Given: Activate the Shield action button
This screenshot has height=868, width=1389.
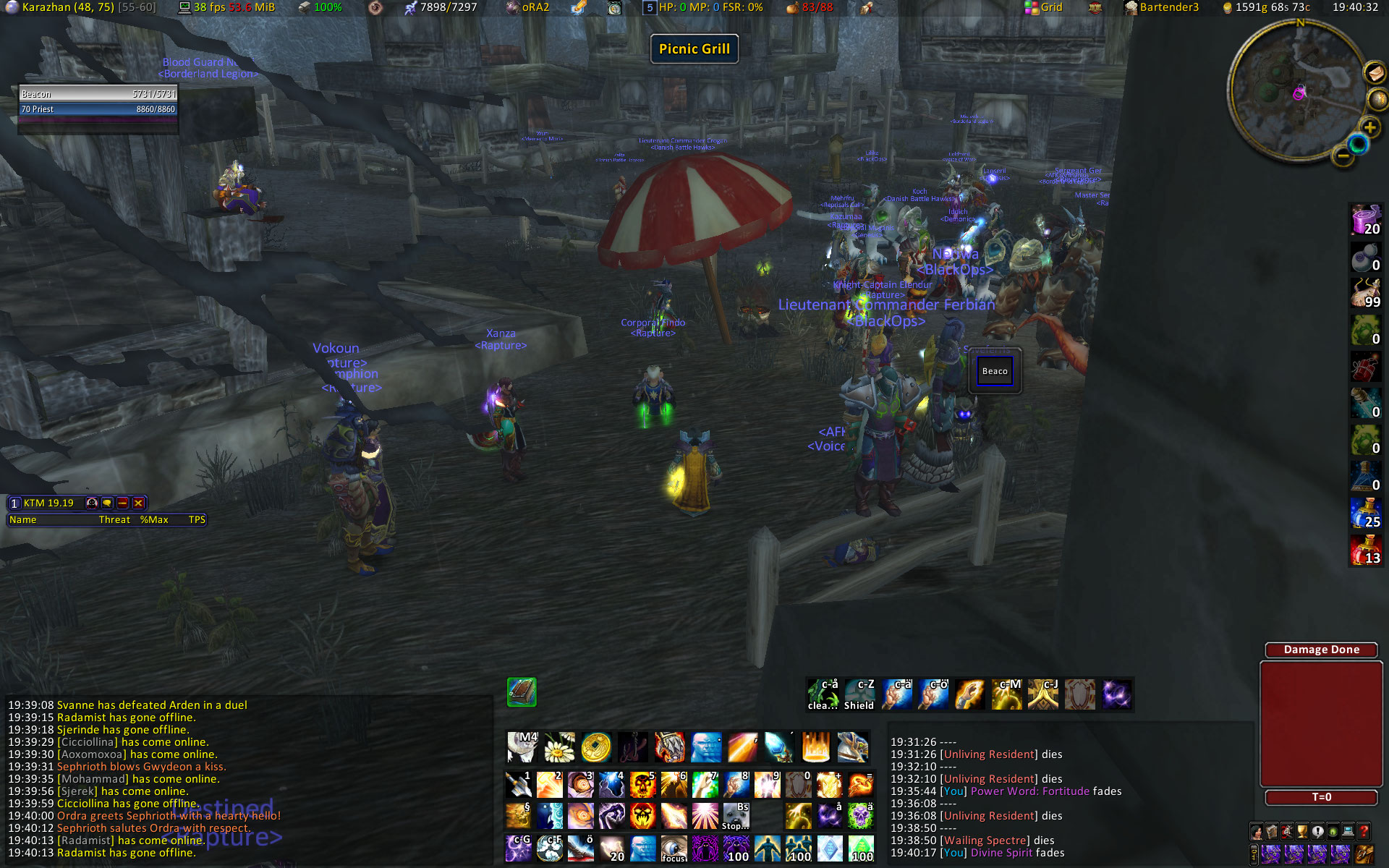Looking at the screenshot, I should [x=859, y=694].
